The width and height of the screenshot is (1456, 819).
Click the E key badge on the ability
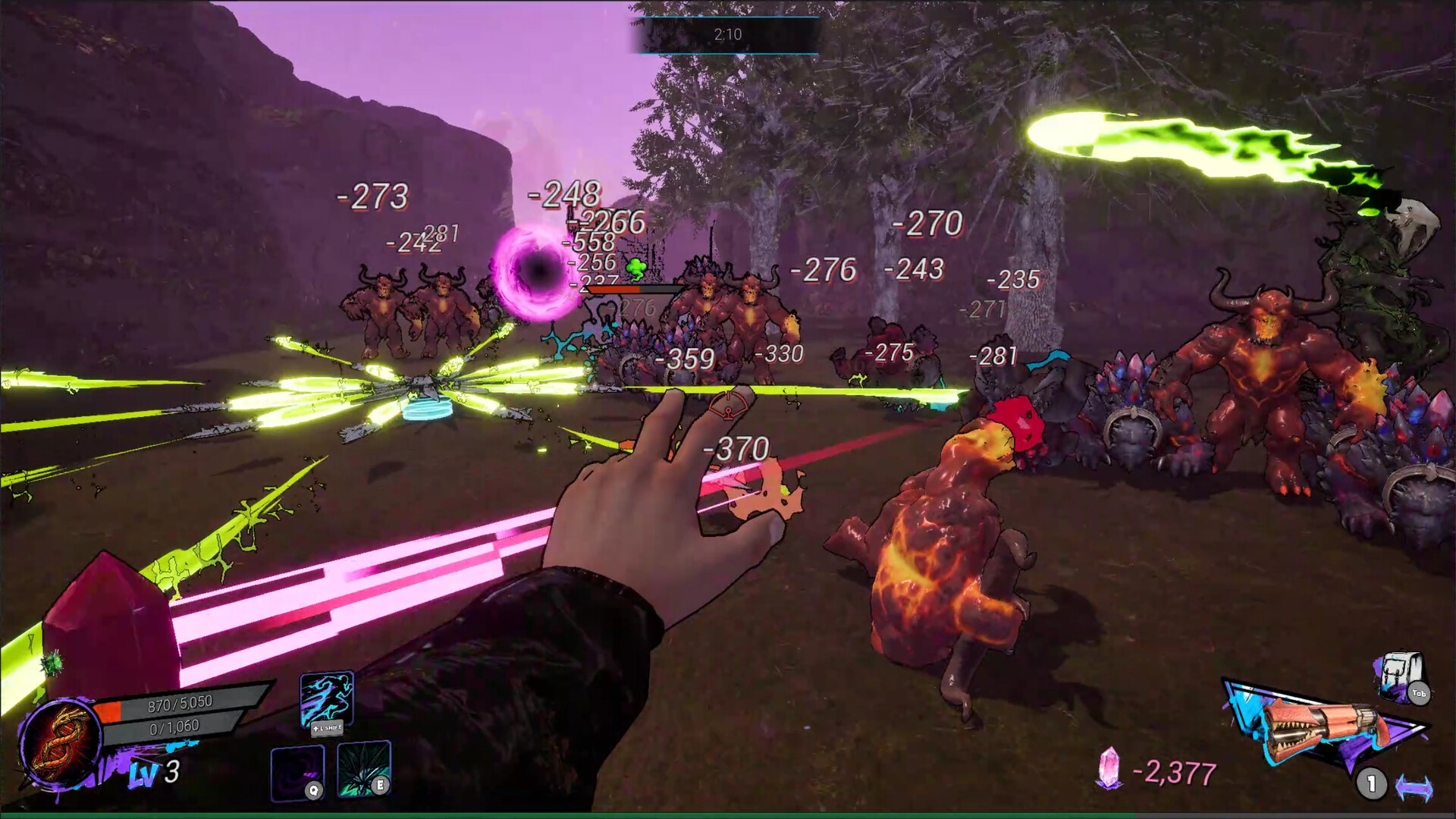point(380,786)
